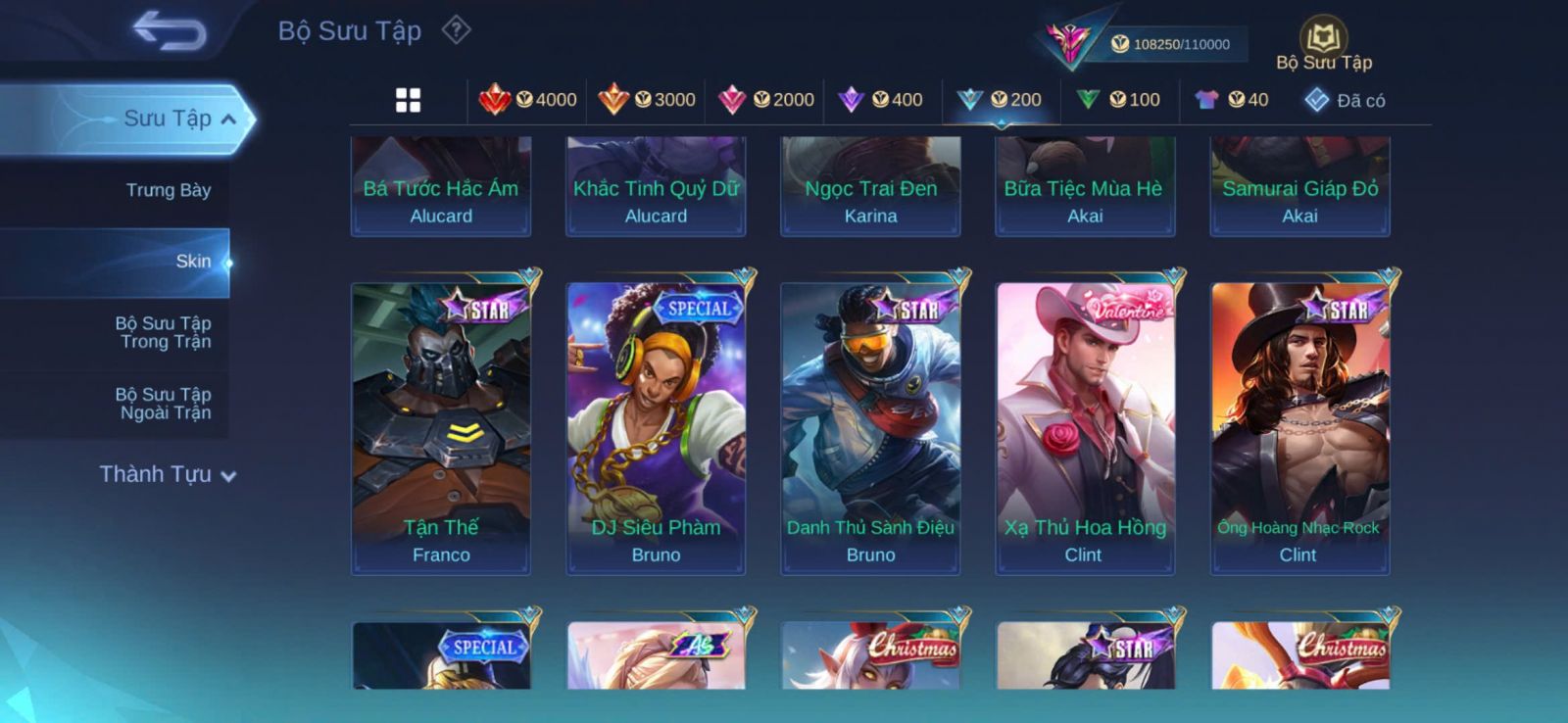Select the 100 point tier filter

pos(1118,100)
